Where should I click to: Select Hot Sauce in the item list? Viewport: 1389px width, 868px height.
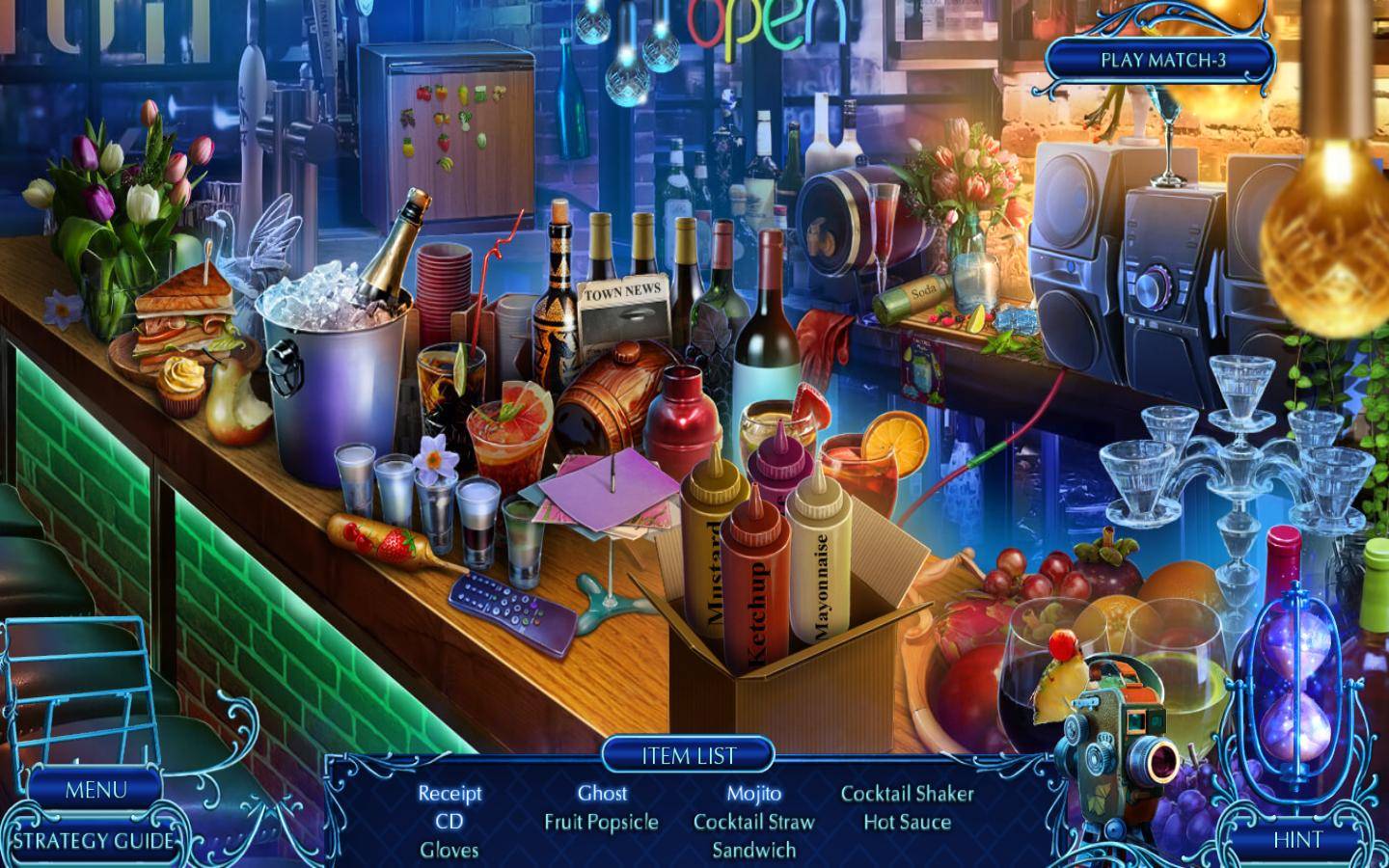(x=907, y=823)
